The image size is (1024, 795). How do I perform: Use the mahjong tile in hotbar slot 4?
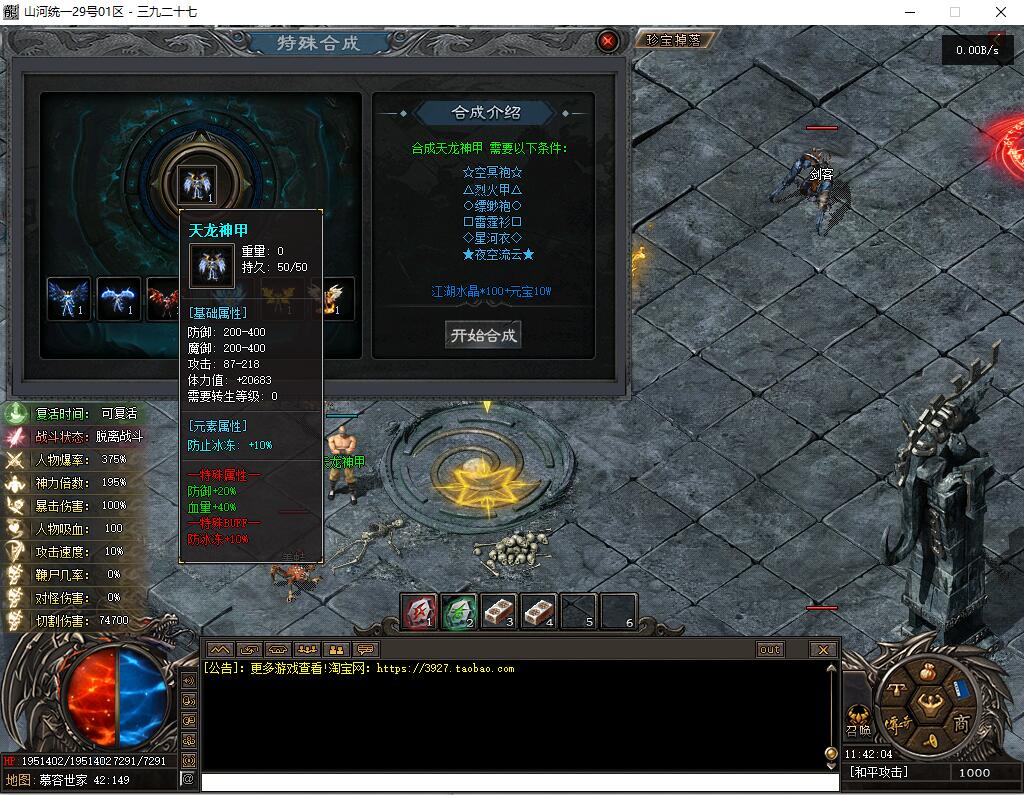539,610
